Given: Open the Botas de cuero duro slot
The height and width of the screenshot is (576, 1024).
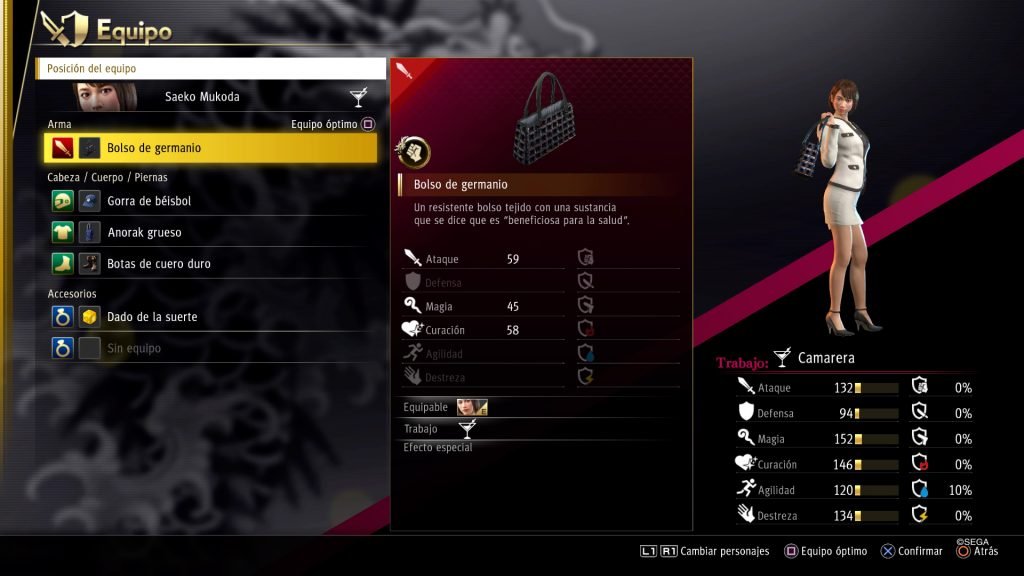Looking at the screenshot, I should tap(211, 264).
